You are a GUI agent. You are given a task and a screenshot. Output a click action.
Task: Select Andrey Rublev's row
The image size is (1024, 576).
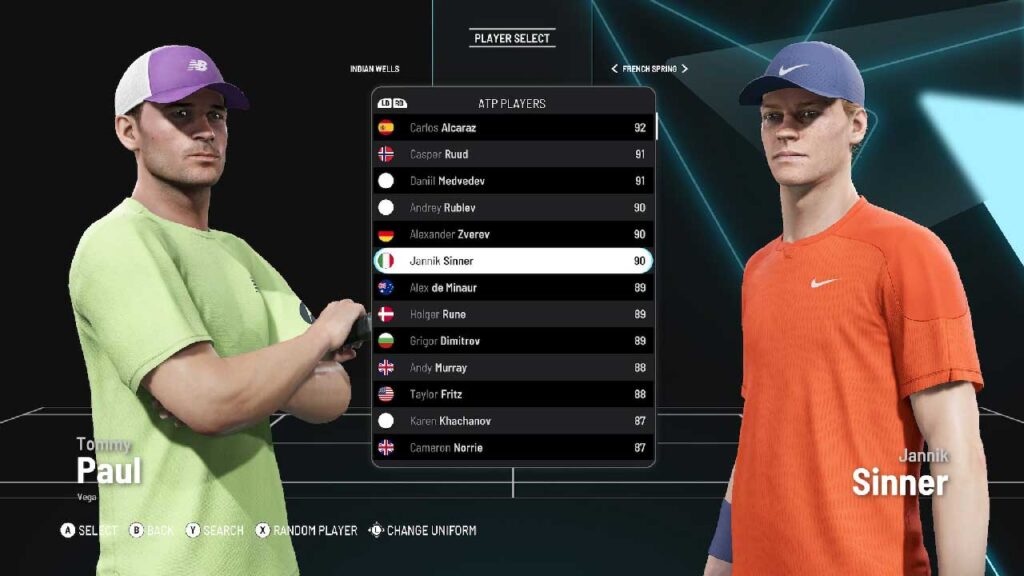coord(512,208)
